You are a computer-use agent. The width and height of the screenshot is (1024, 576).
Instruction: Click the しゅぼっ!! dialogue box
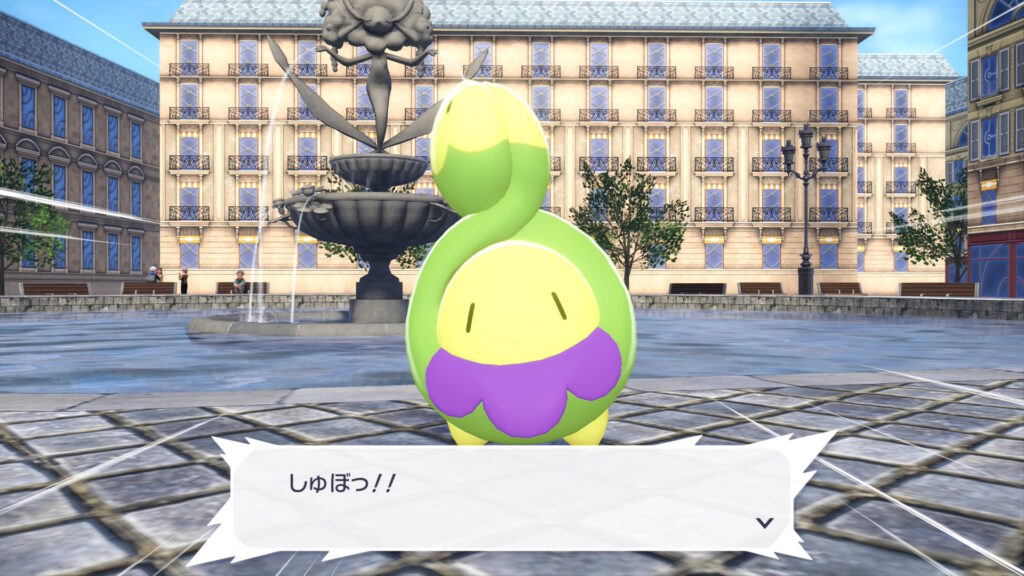pos(510,497)
